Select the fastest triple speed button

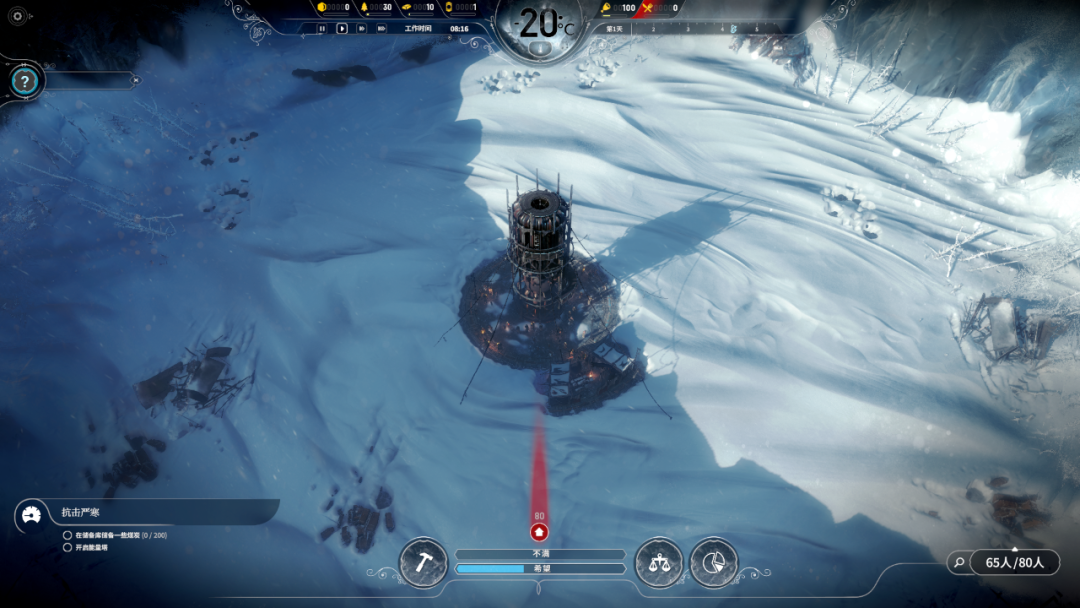tap(381, 29)
